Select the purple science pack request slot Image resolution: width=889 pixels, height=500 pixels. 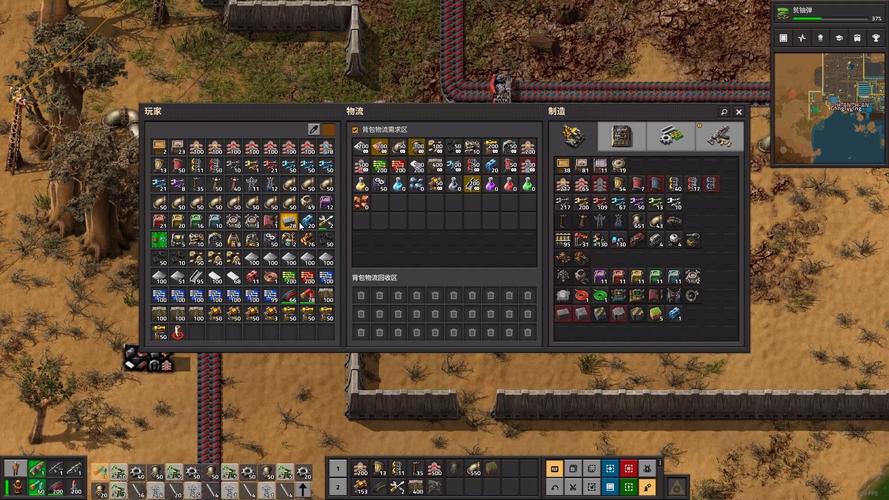pos(491,184)
